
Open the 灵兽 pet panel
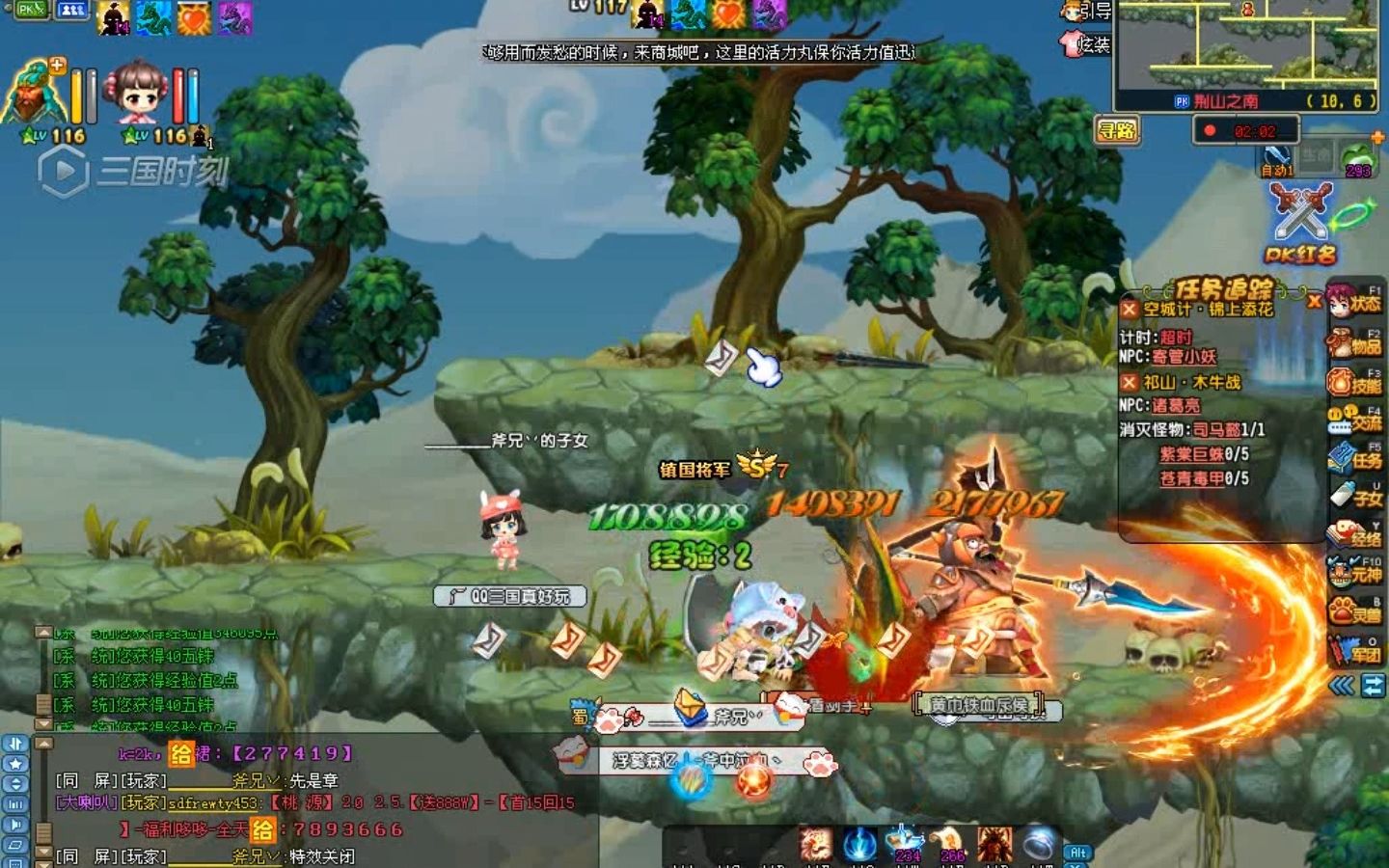(x=1356, y=611)
